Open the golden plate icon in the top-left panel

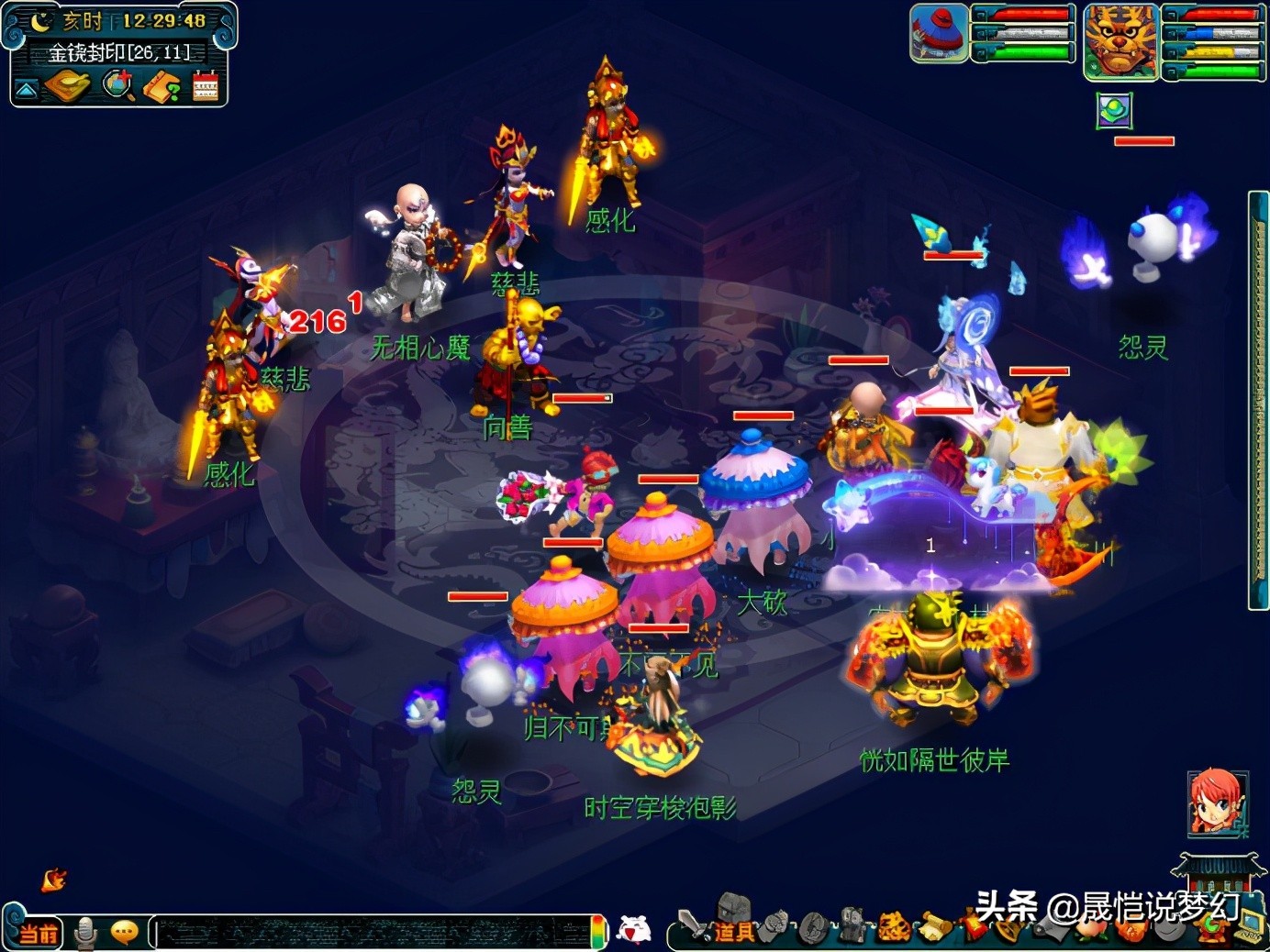click(x=67, y=86)
